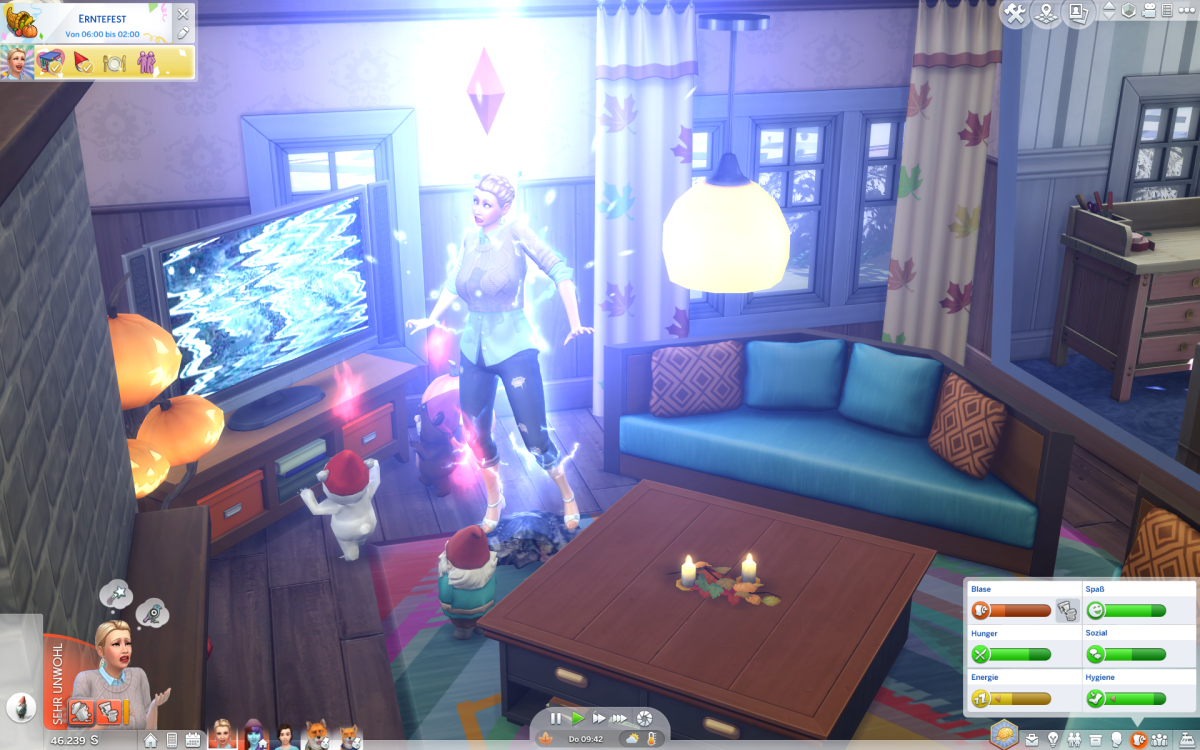Set game speed to normal play
Viewport: 1200px width, 750px height.
point(577,718)
